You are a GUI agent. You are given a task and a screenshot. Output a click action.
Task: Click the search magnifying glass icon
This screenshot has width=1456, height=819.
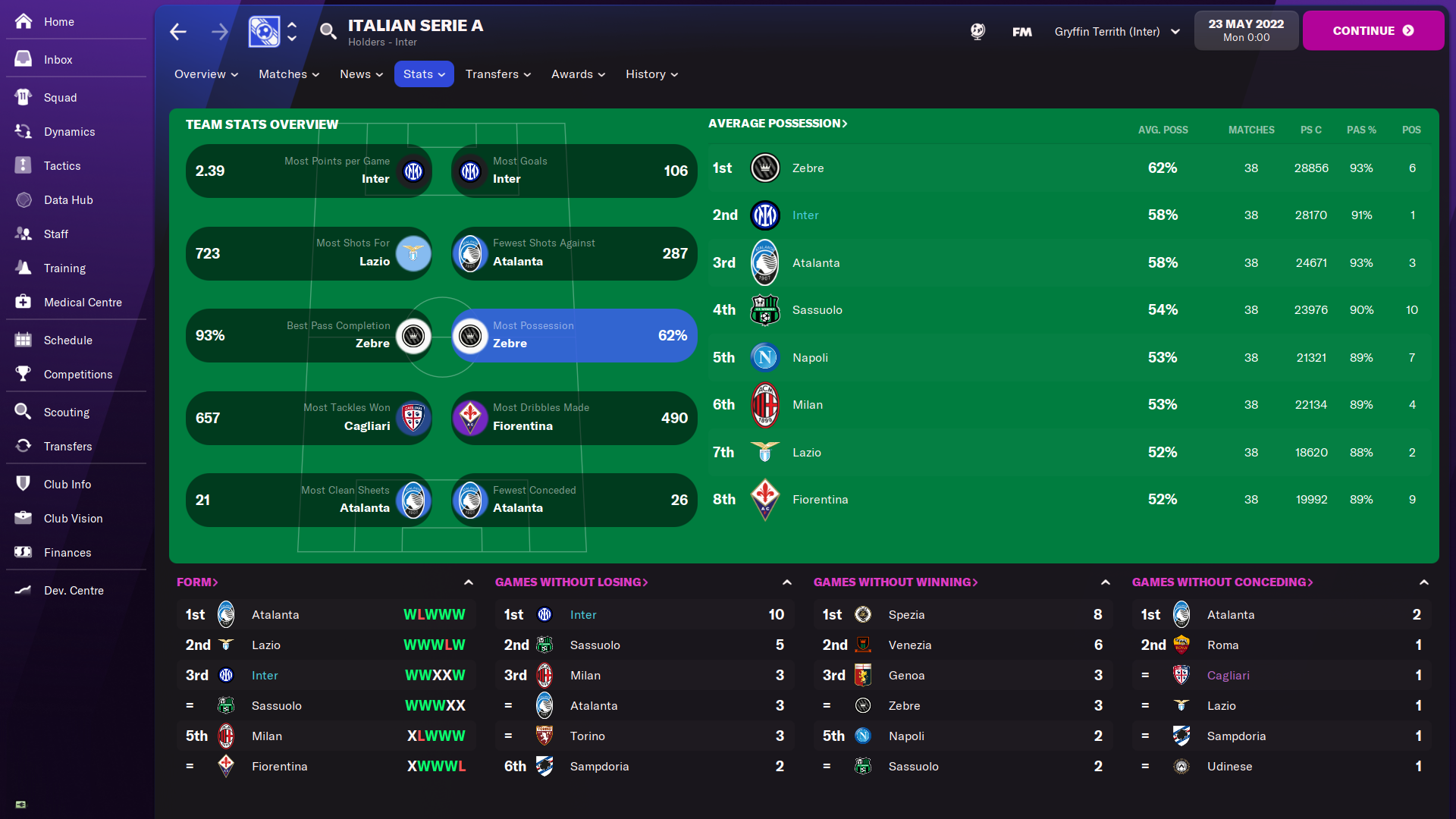coord(328,31)
